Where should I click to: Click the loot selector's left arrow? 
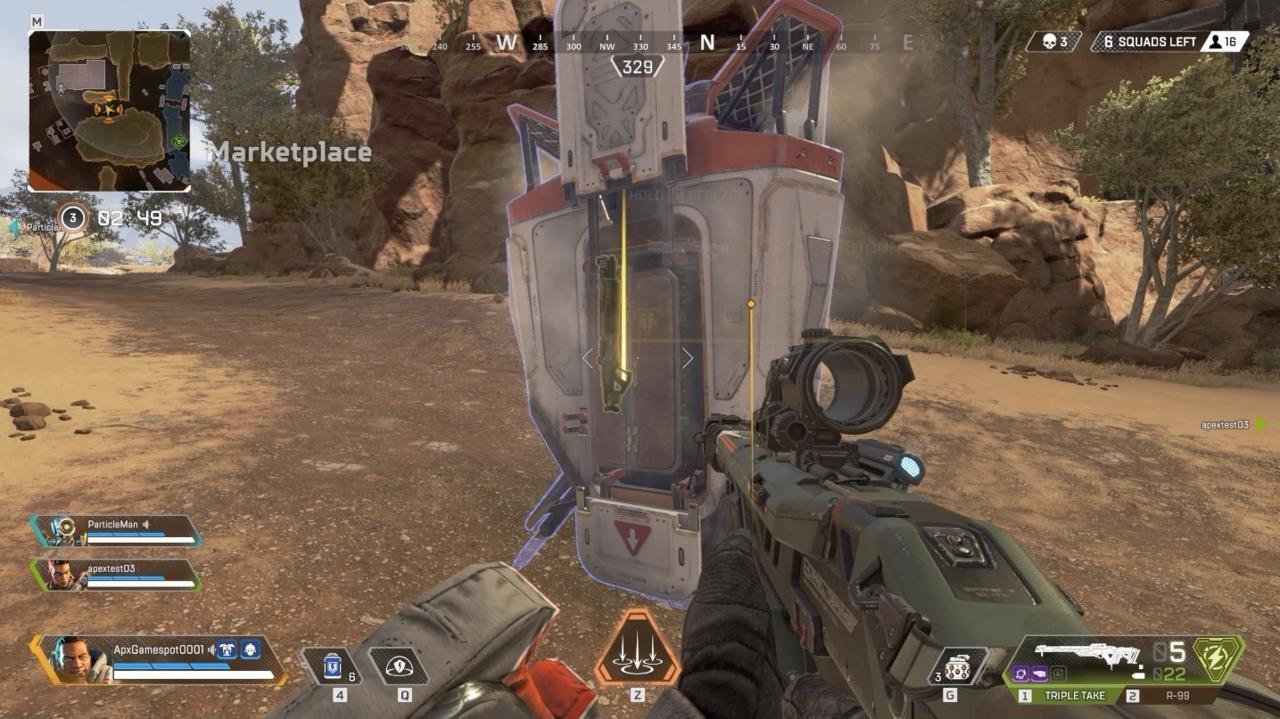589,357
